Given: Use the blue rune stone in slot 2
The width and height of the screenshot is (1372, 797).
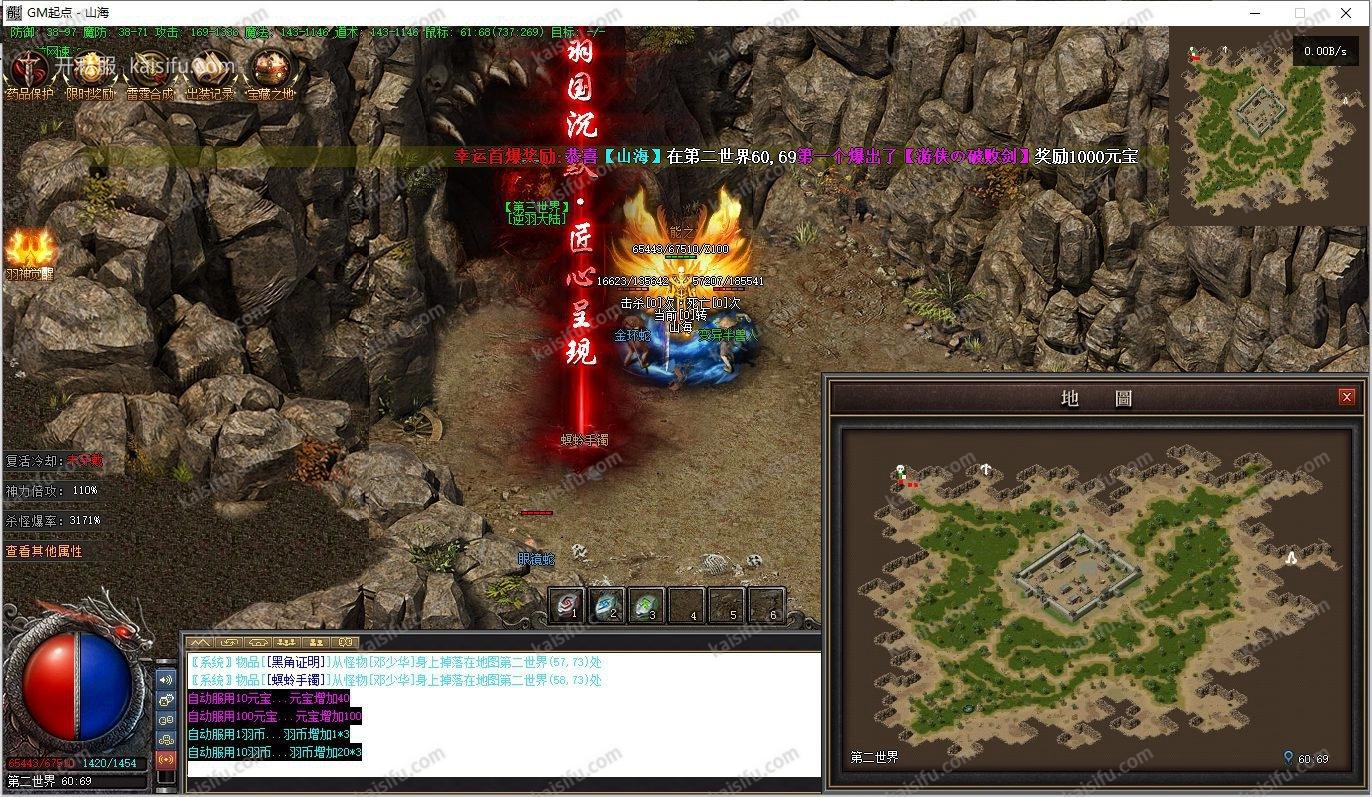Looking at the screenshot, I should coord(608,605).
